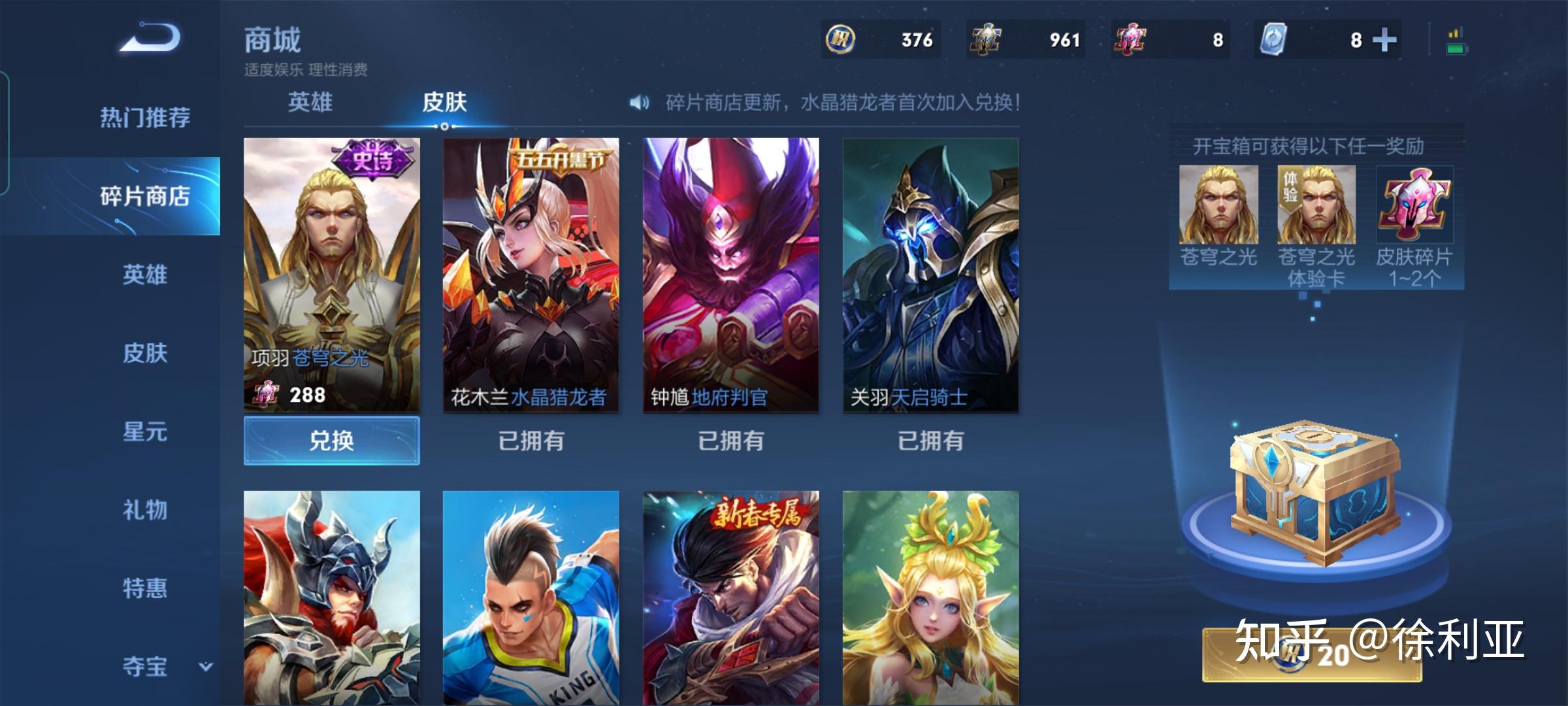
Task: View the 钟馗 地府判官 skin card
Action: click(731, 275)
